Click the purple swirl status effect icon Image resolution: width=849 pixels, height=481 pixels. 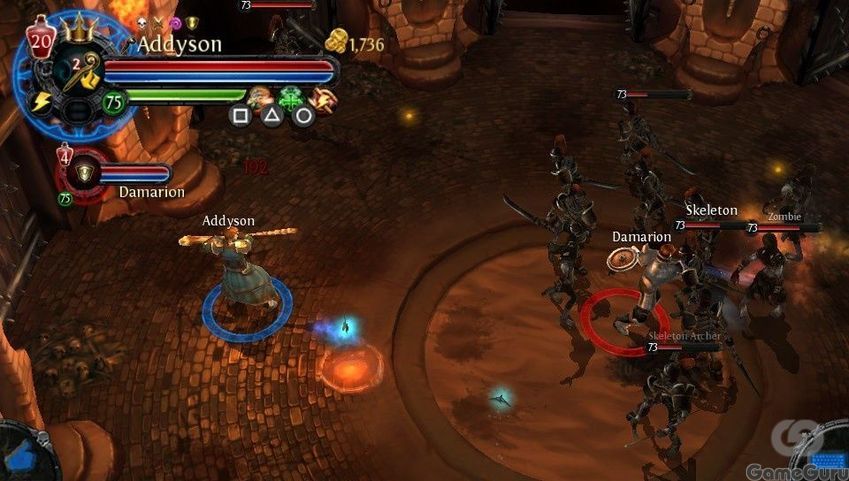174,22
